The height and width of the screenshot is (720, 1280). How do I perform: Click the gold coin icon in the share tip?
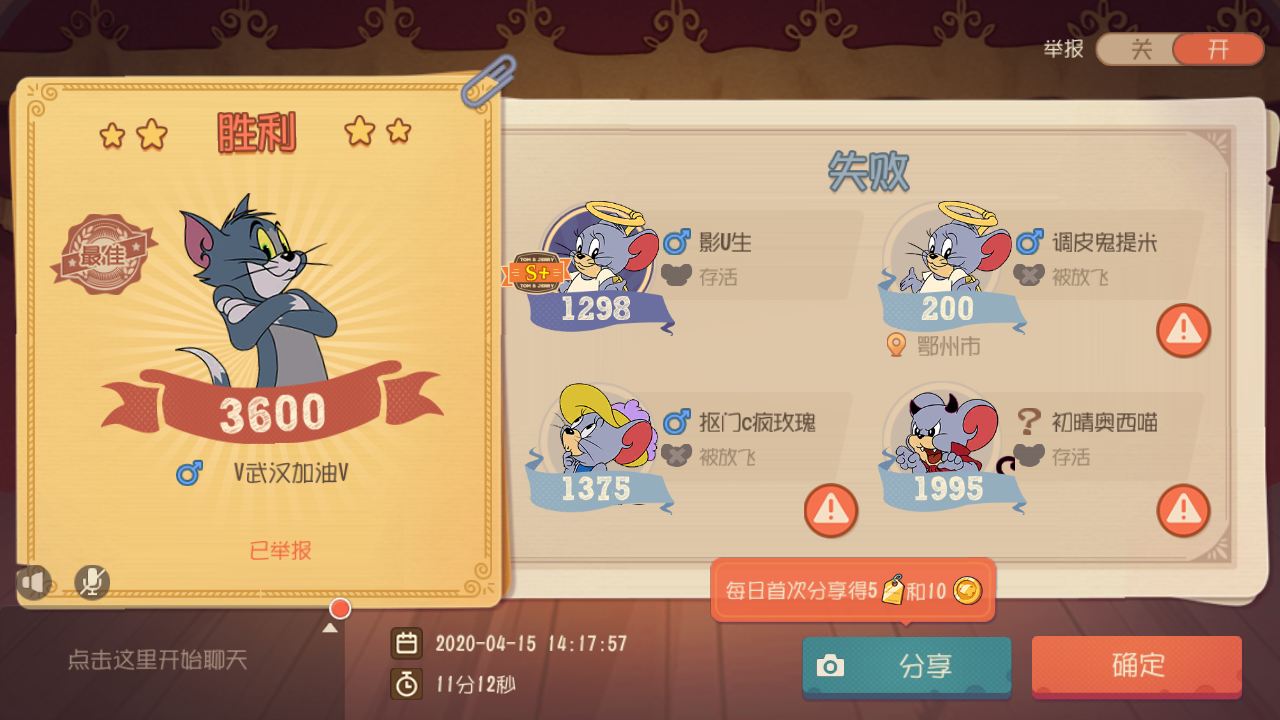967,591
